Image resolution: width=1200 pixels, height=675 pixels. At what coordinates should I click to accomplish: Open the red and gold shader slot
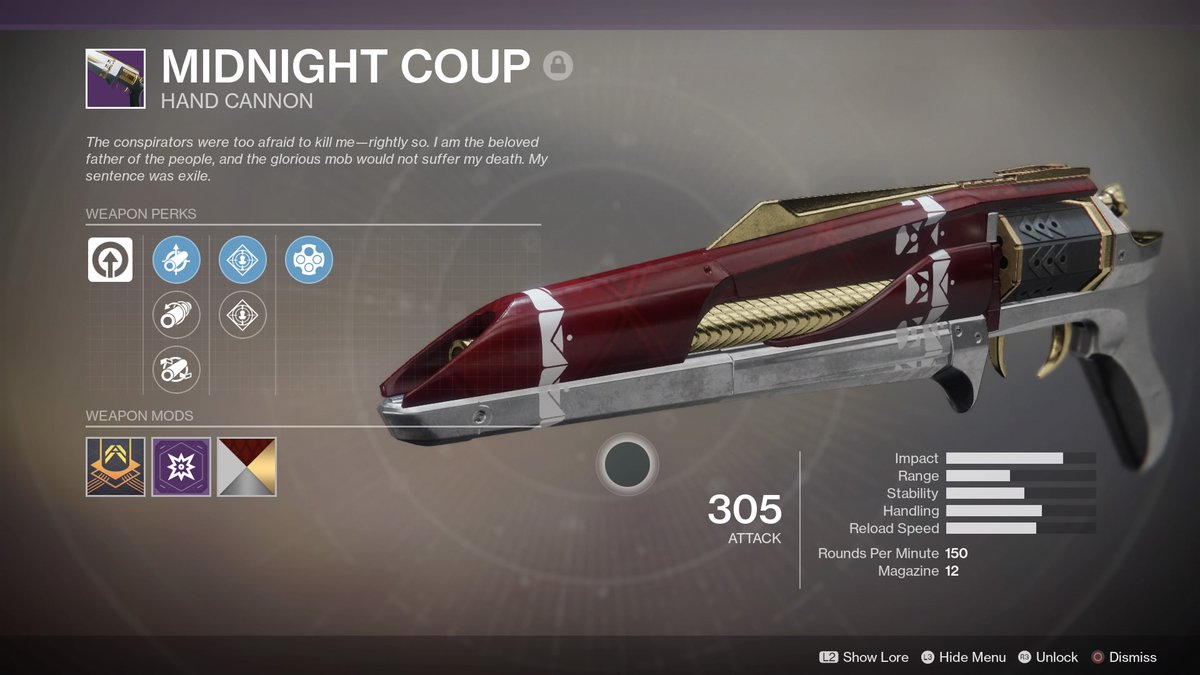pos(247,467)
